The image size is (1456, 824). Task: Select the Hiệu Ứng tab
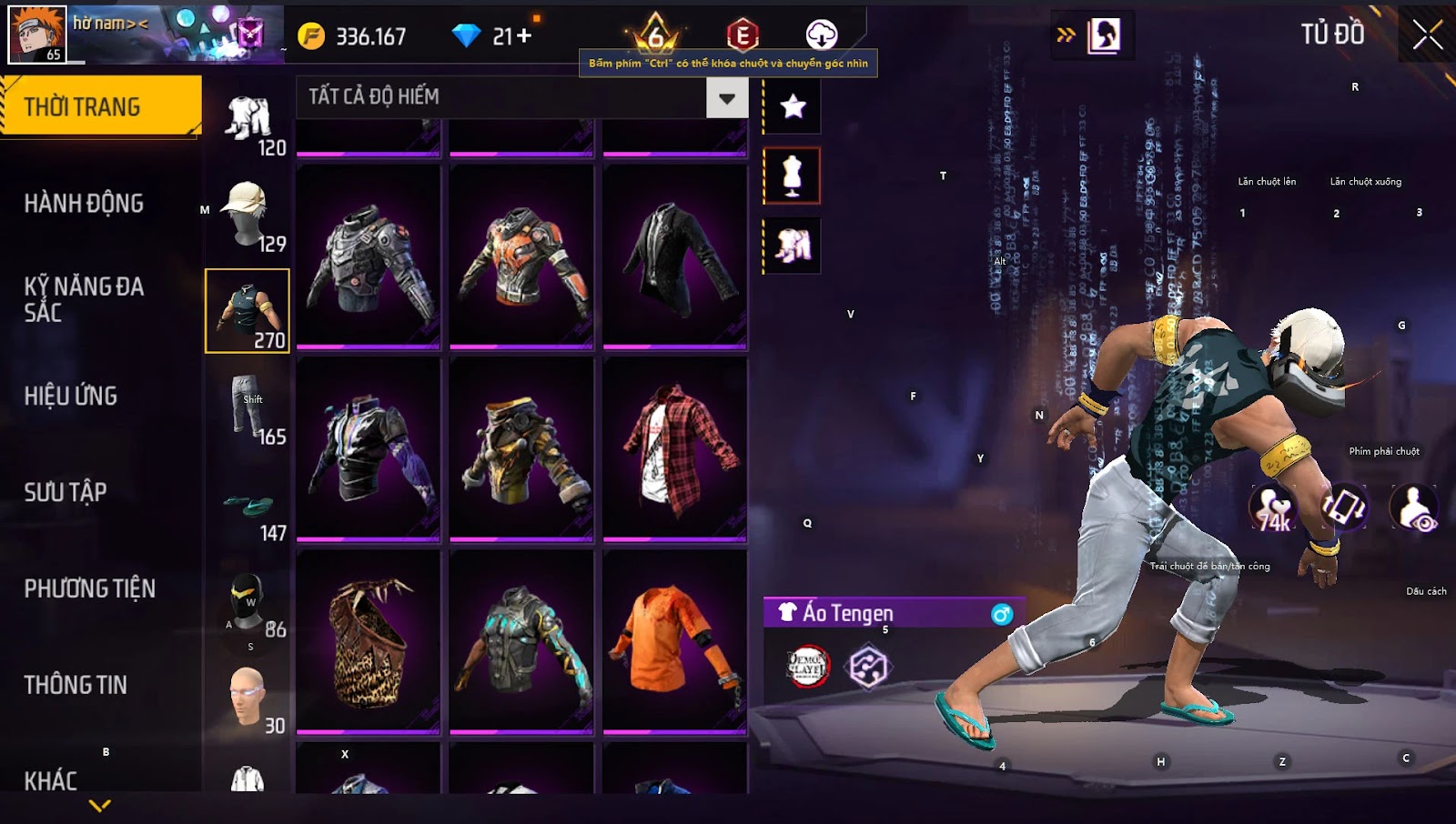click(71, 396)
